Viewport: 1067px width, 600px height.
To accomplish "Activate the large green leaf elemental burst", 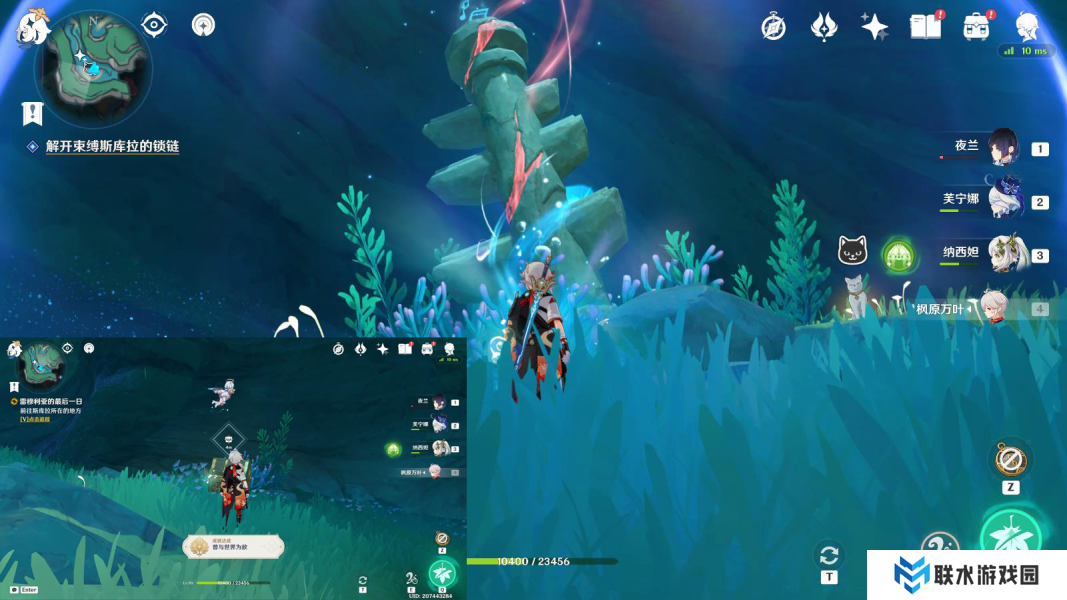I will pos(1010,537).
